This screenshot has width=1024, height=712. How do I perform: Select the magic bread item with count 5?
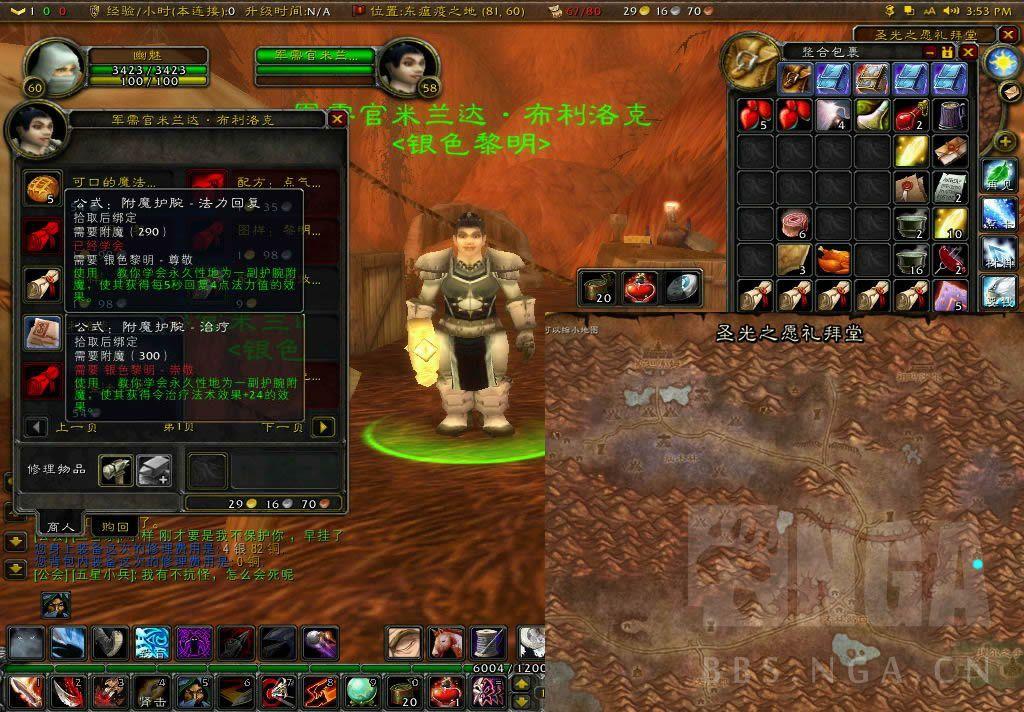click(41, 186)
